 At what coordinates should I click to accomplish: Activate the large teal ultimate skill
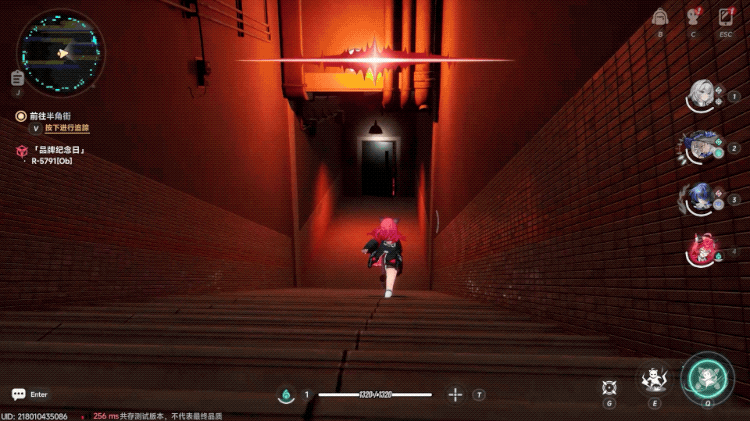pyautogui.click(x=708, y=378)
